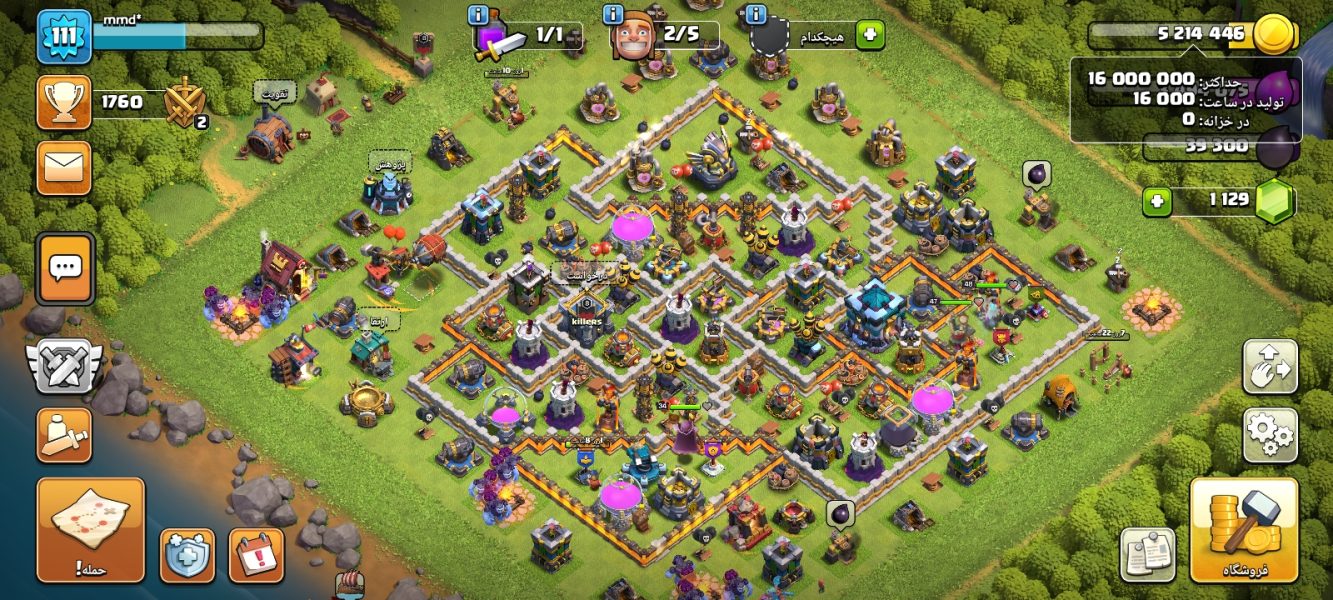Tap the blue shield button

tap(187, 555)
